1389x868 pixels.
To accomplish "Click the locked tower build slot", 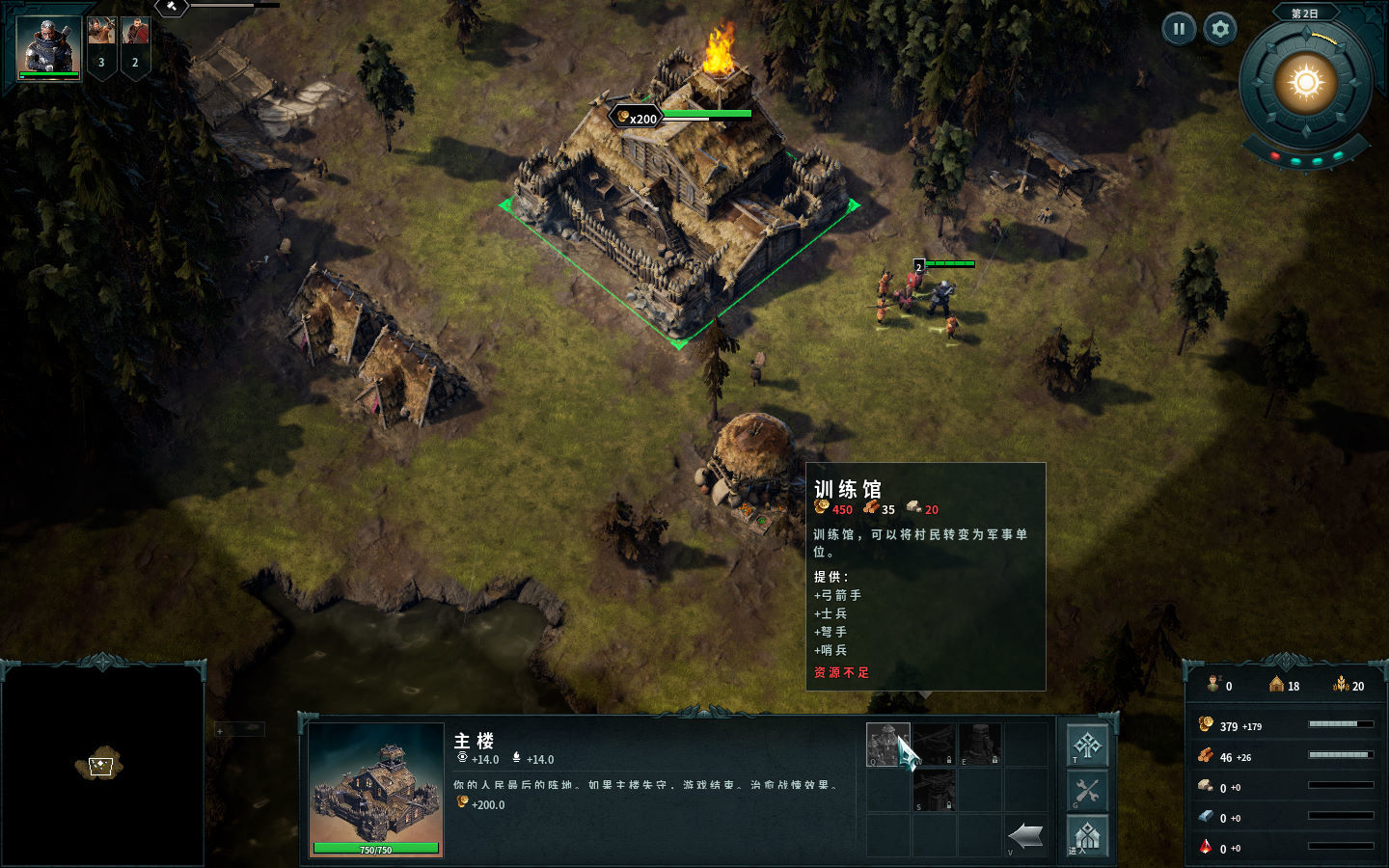I will coord(980,745).
